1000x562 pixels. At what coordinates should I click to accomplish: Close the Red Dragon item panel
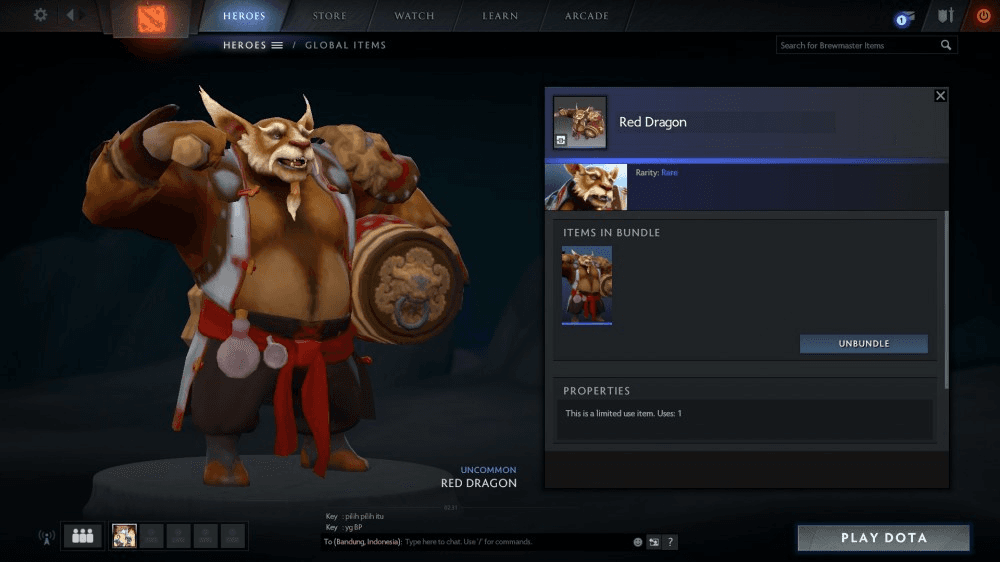[x=940, y=96]
